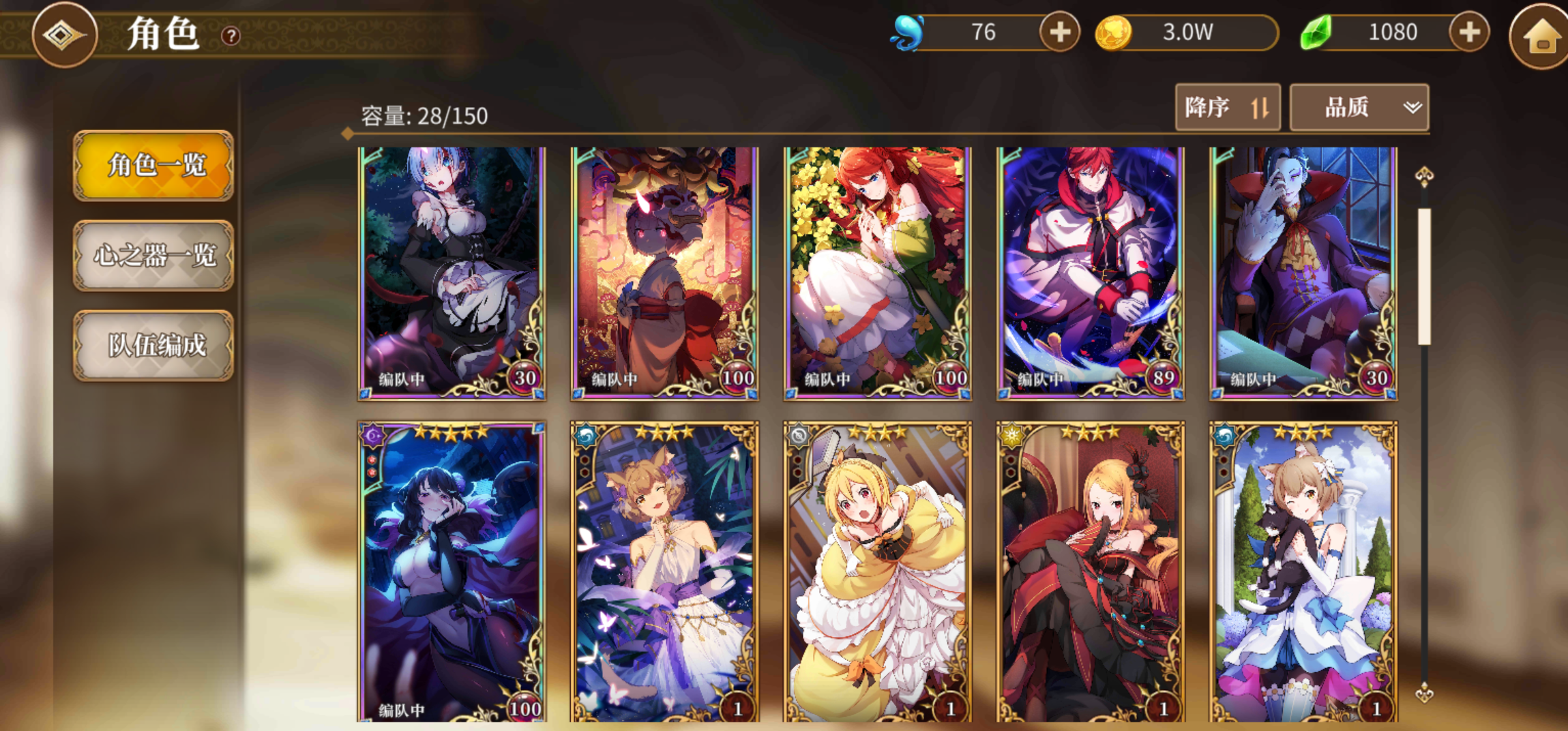The width and height of the screenshot is (1568, 731).
Task: Click the sort arrows inside the 降序 button
Action: click(1261, 107)
